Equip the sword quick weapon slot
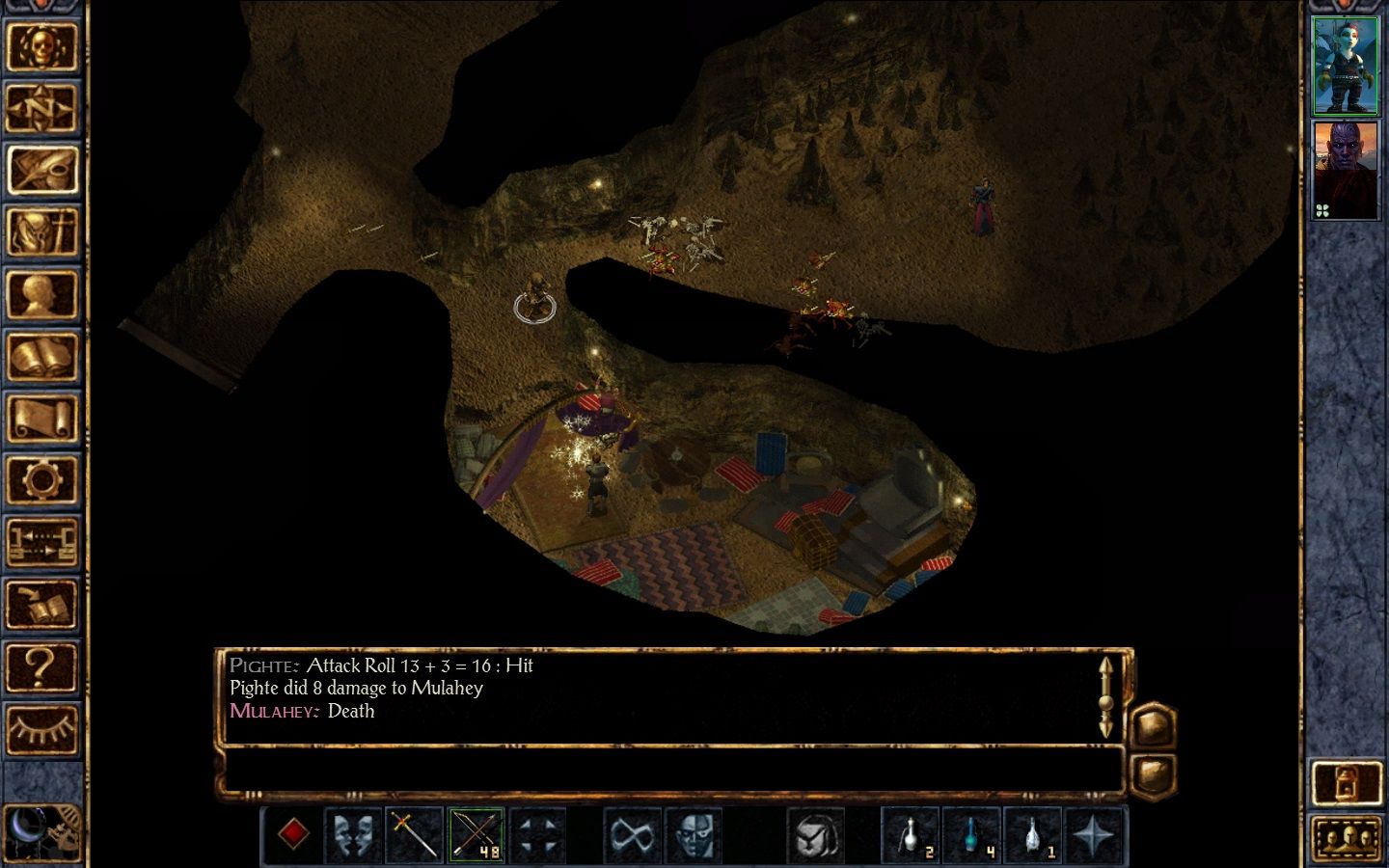 415,834
